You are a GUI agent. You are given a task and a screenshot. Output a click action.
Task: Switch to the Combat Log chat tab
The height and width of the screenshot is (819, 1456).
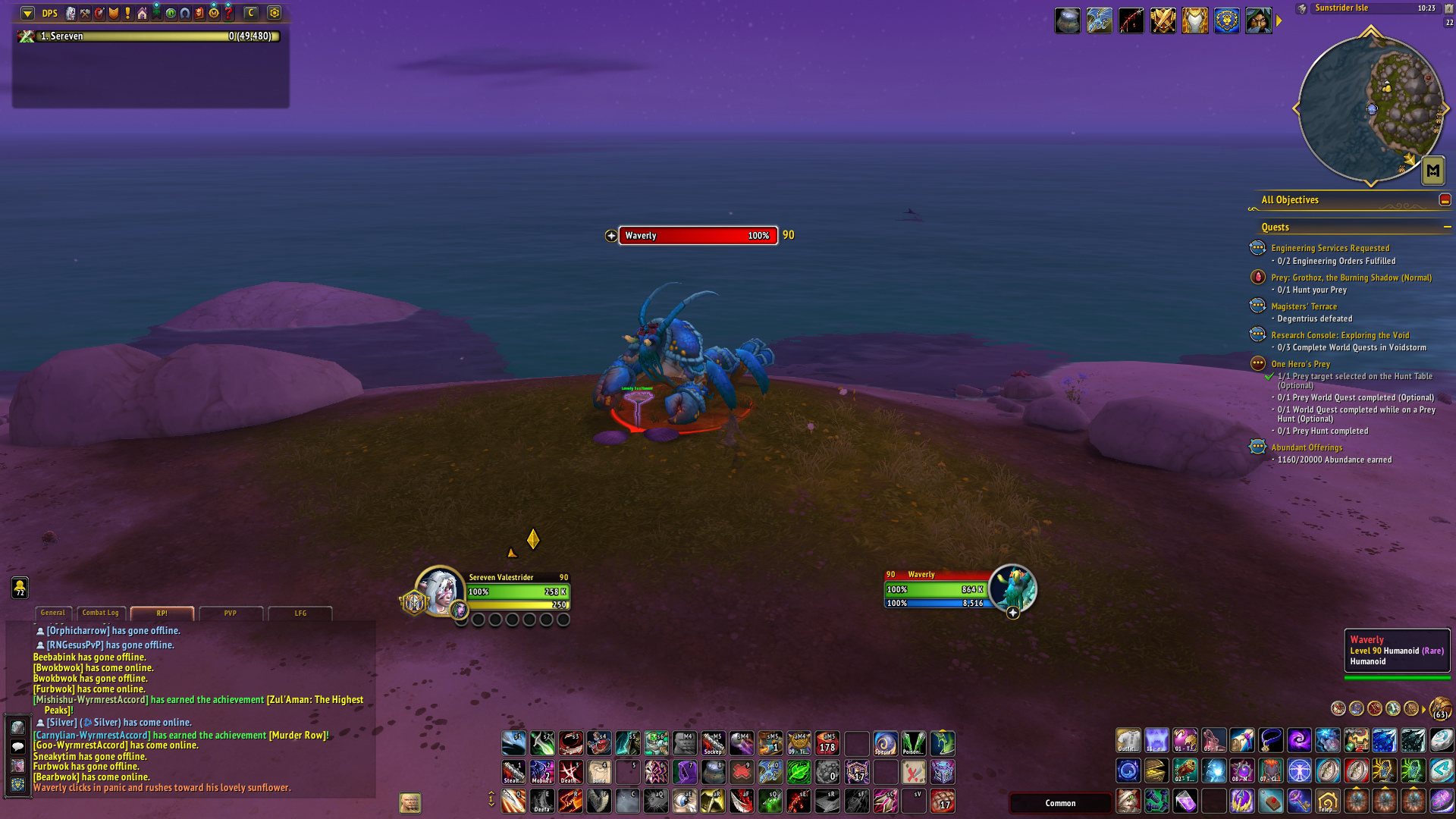coord(100,613)
